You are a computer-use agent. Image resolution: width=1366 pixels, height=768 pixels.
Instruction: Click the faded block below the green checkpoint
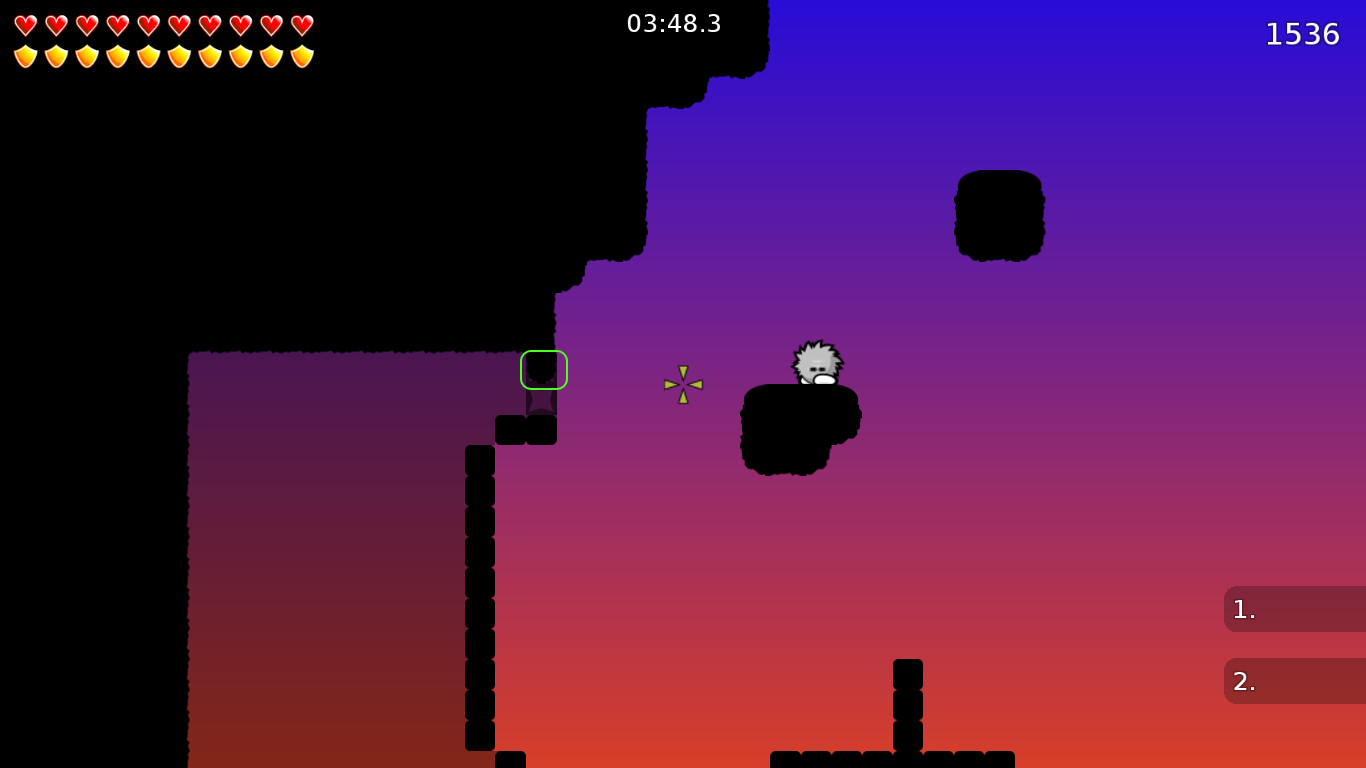[x=541, y=400]
